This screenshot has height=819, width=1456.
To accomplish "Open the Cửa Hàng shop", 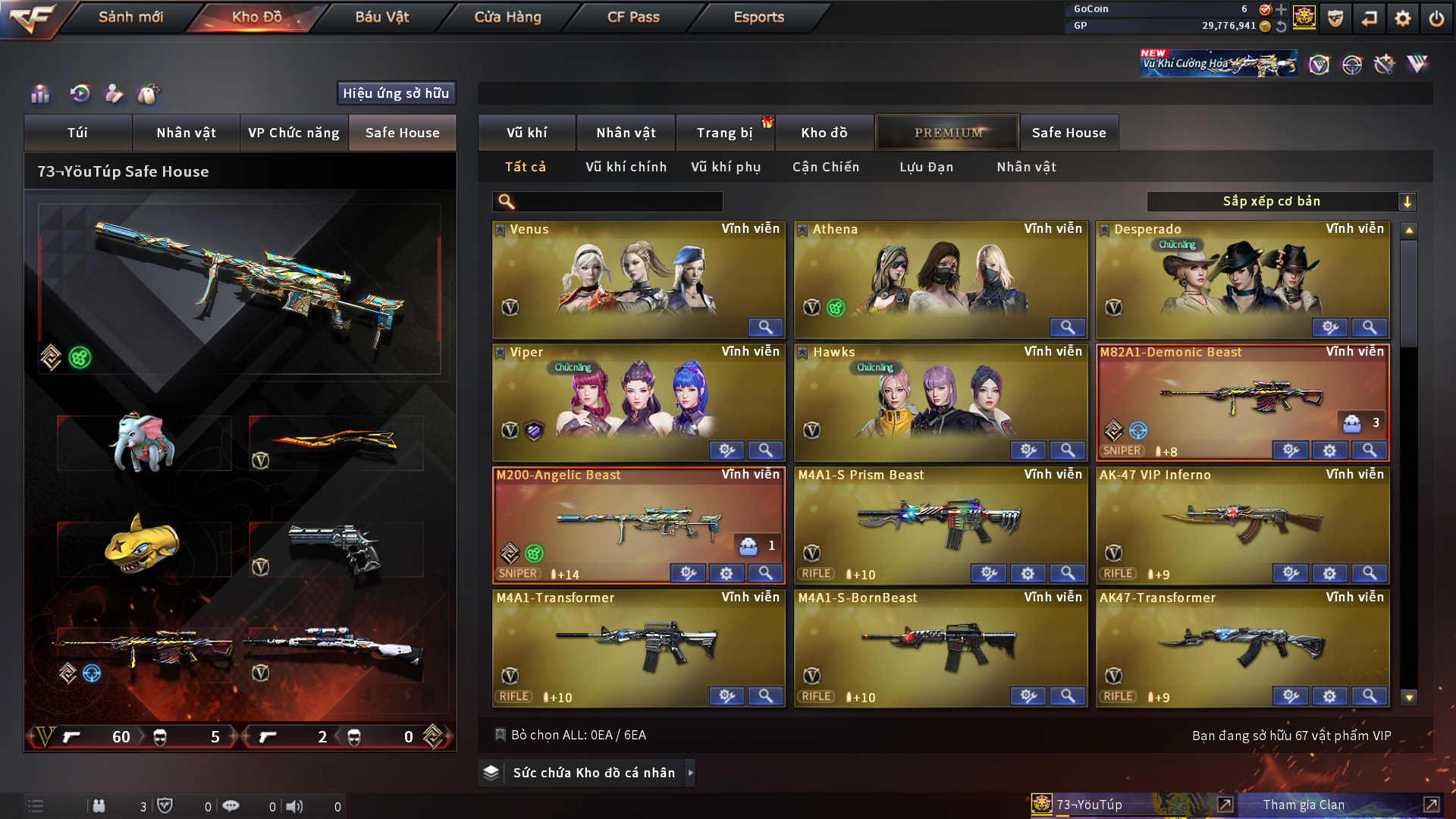I will coord(507,17).
